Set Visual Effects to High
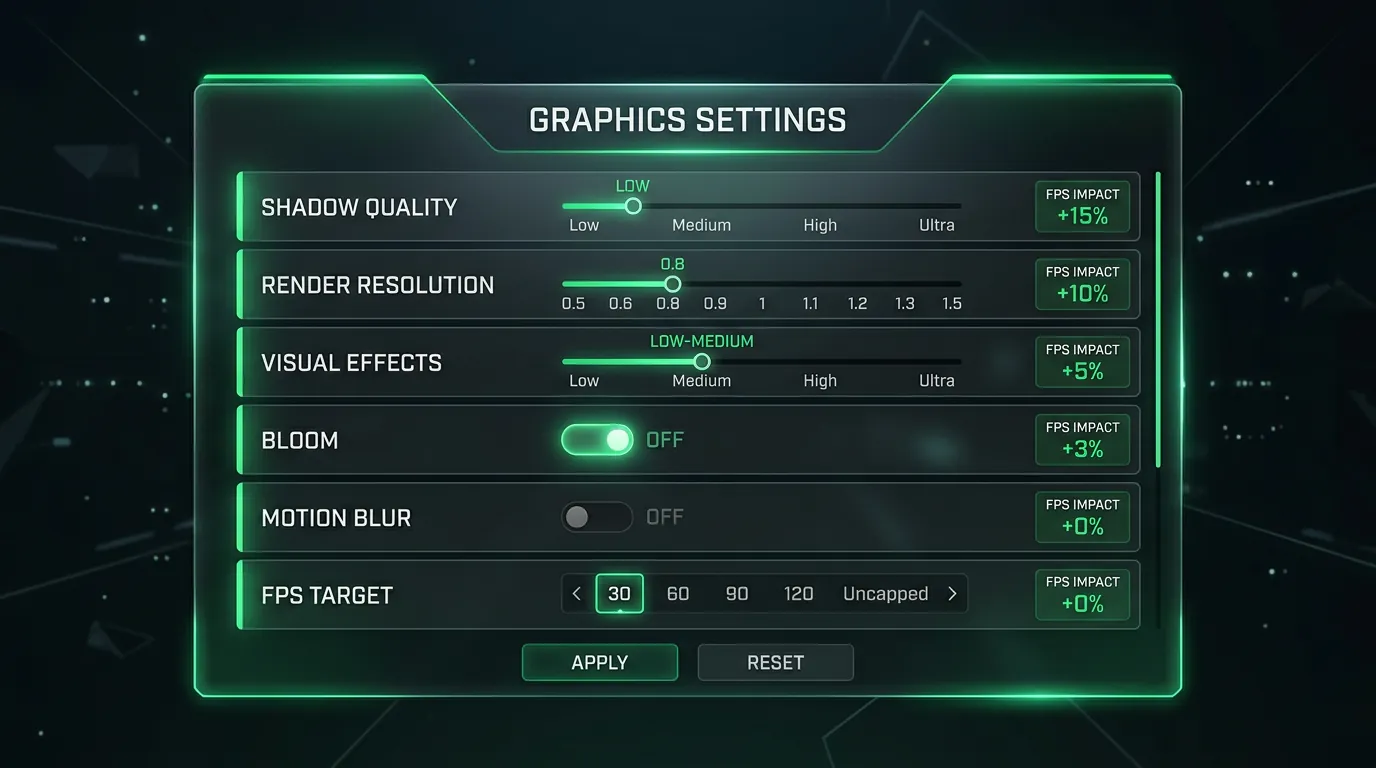 819,362
